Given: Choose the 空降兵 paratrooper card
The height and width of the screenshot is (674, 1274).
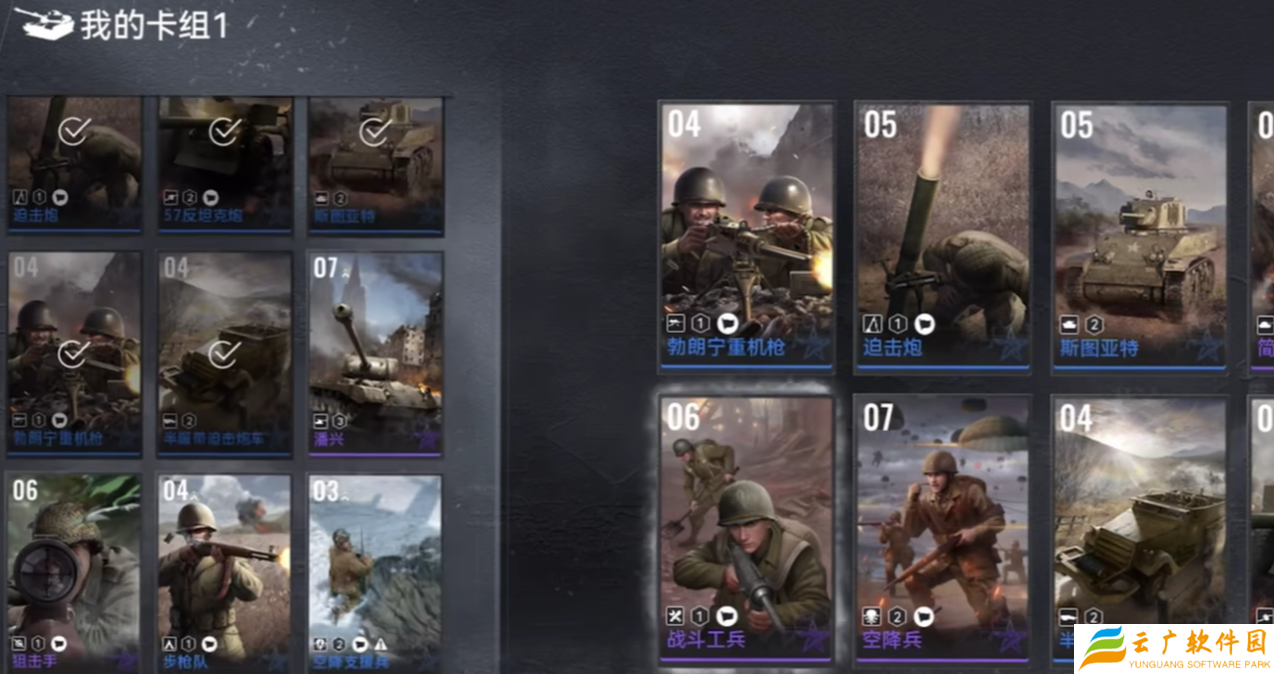Looking at the screenshot, I should pyautogui.click(x=942, y=528).
